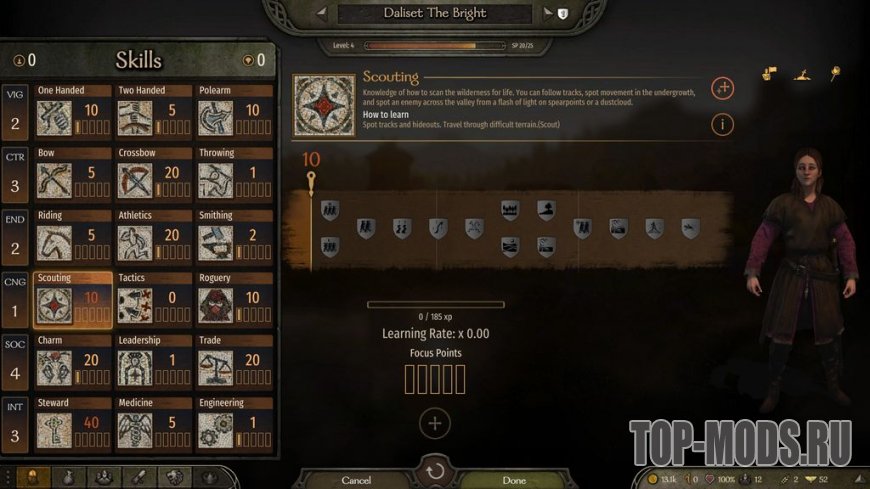Select the INT attribute tab
This screenshot has width=870, height=489.
tap(15, 424)
